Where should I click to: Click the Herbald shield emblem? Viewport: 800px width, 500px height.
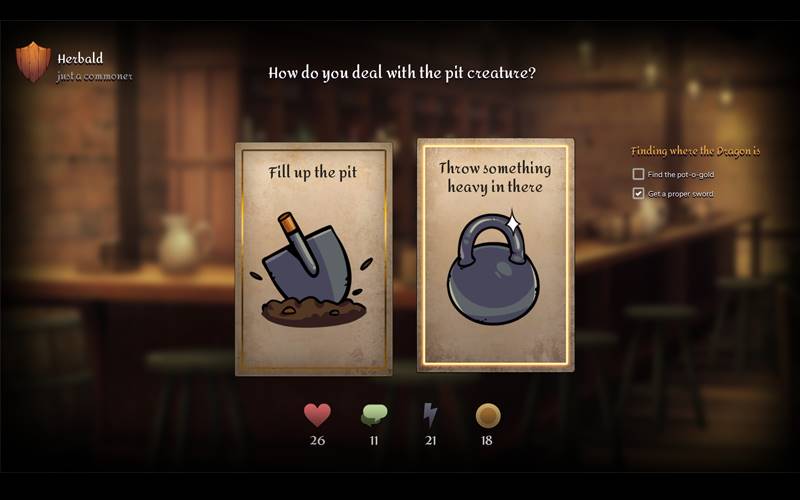33,62
